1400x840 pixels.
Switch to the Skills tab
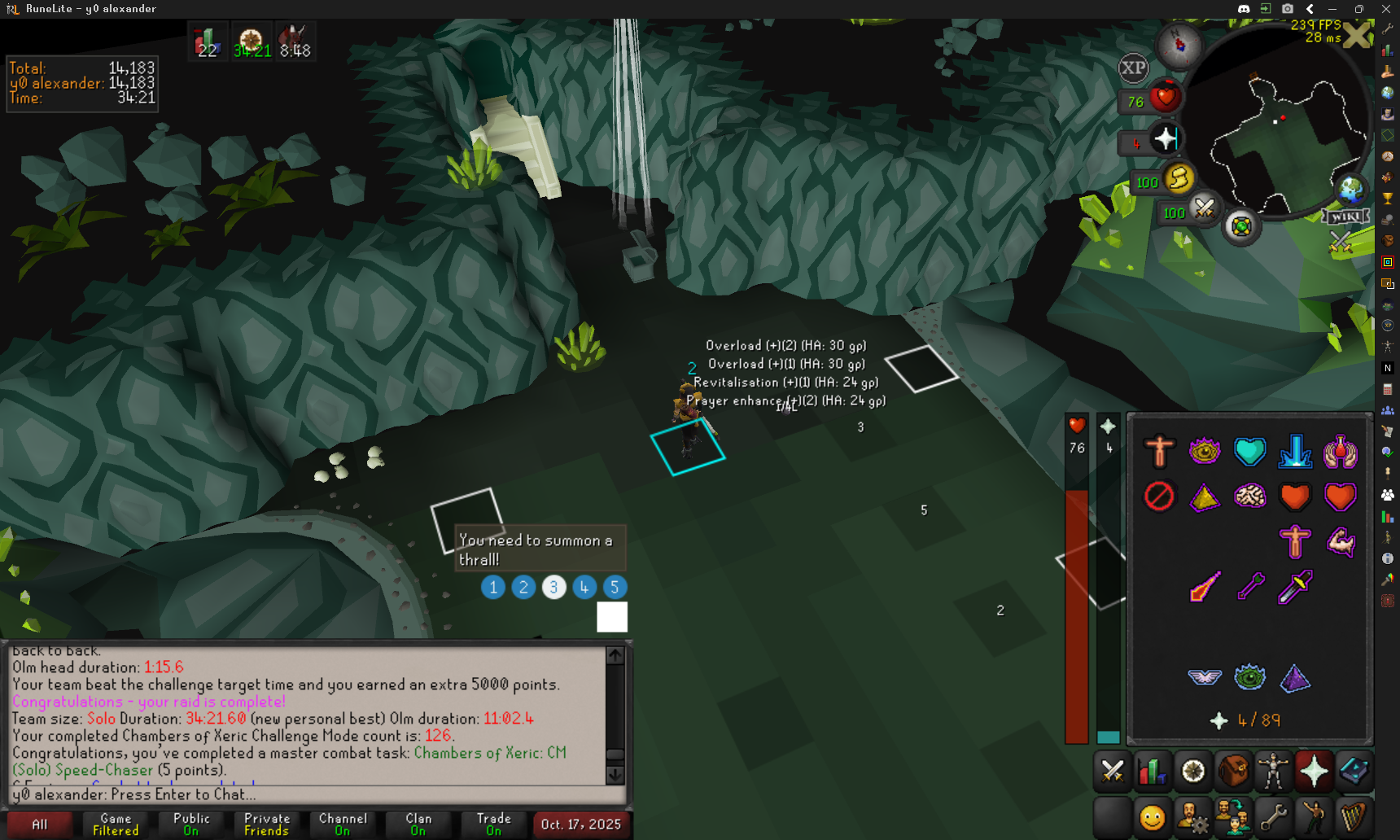(1153, 771)
